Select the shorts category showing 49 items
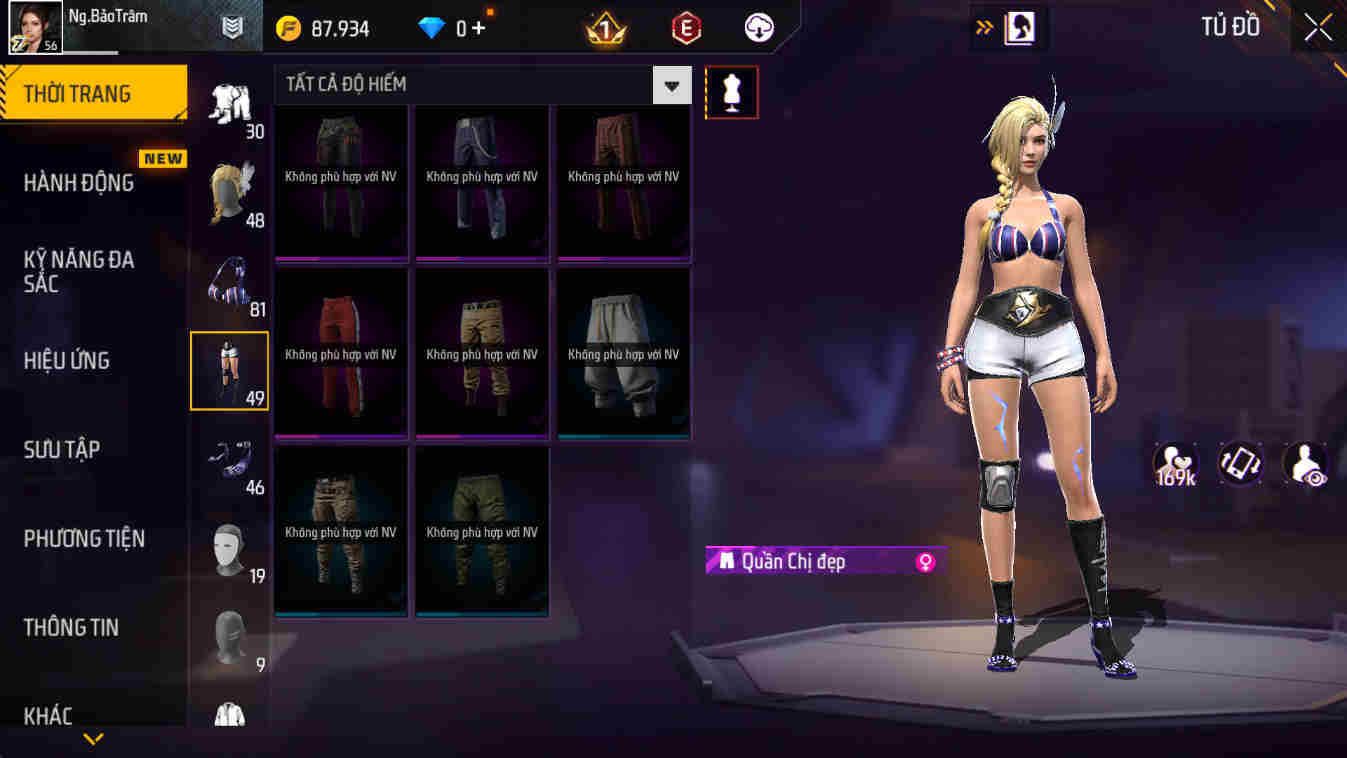 point(229,370)
